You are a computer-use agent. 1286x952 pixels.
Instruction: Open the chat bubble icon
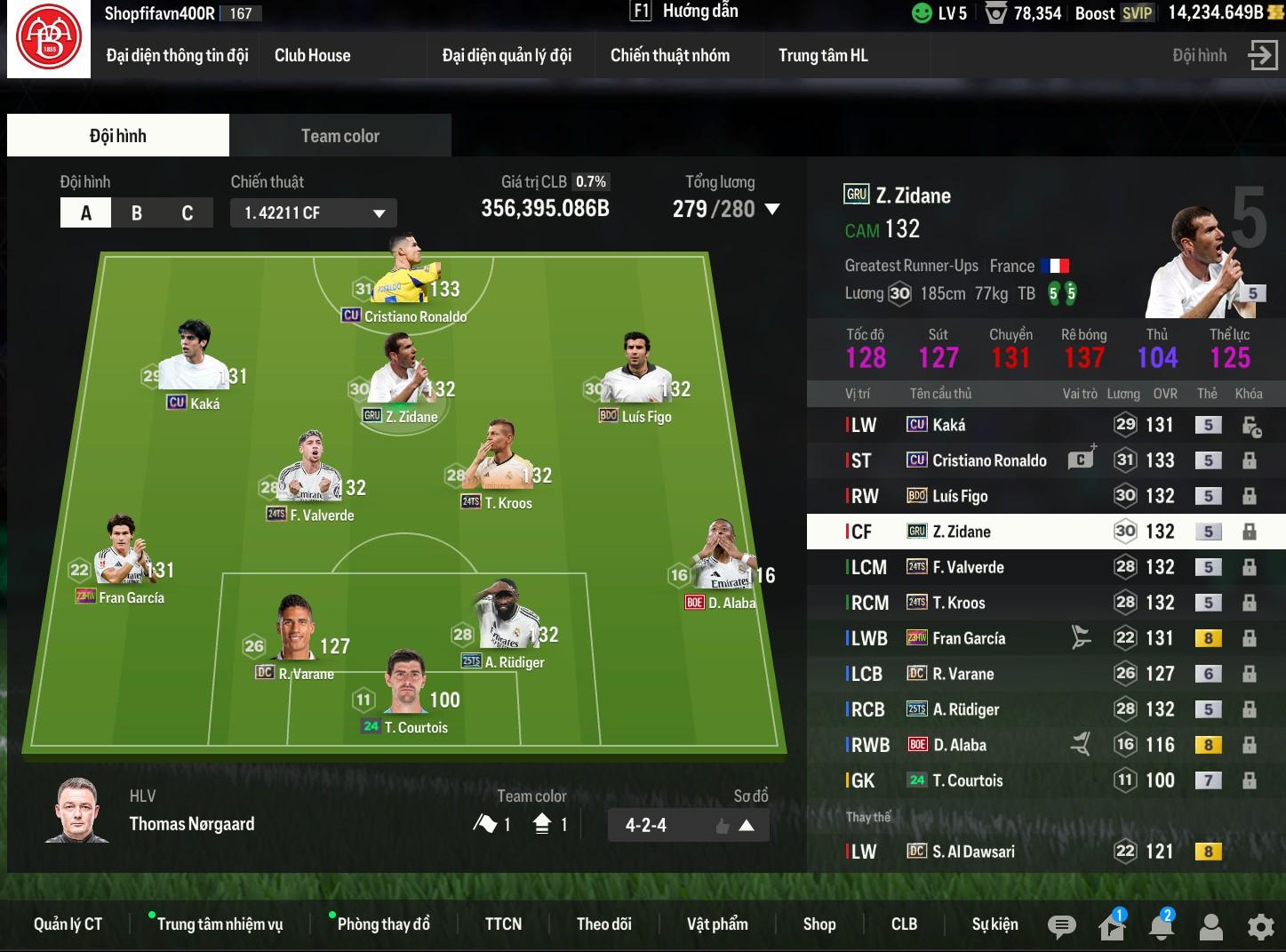coord(1061,927)
